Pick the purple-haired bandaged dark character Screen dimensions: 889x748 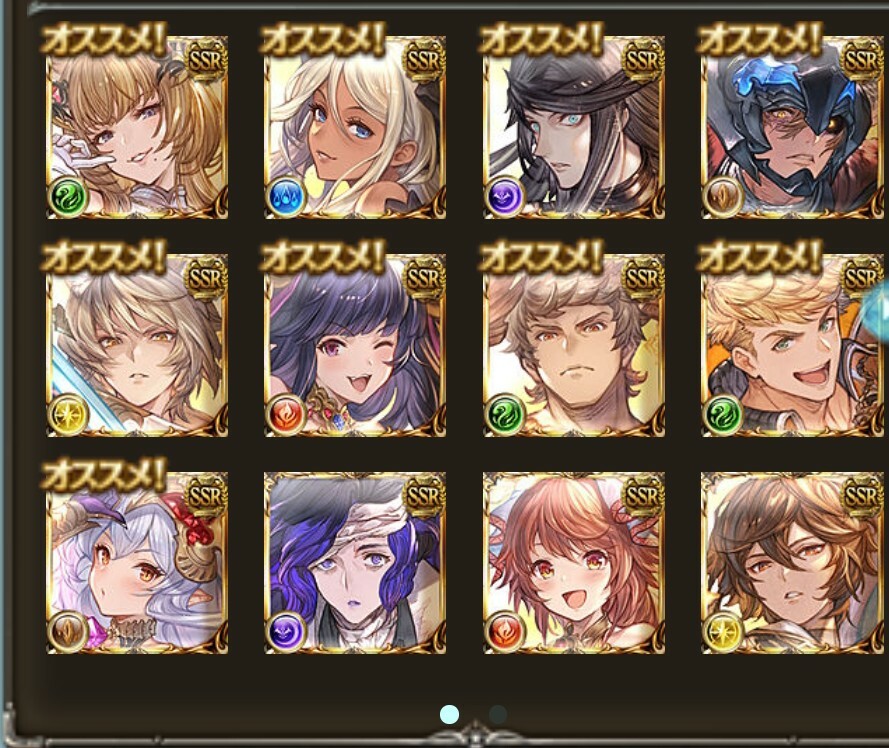tap(355, 564)
